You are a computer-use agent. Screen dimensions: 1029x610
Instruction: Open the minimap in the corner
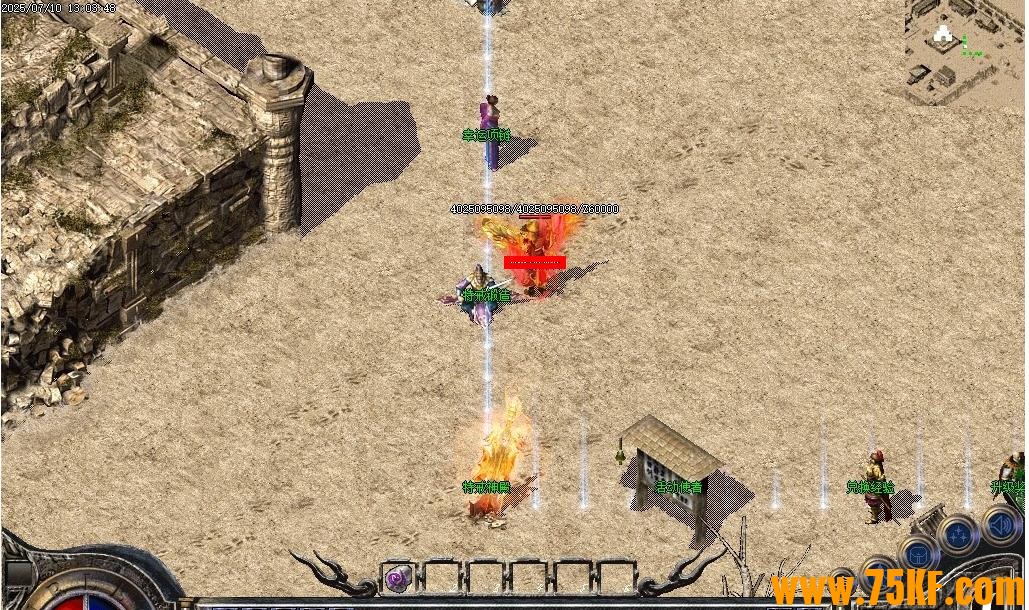966,50
